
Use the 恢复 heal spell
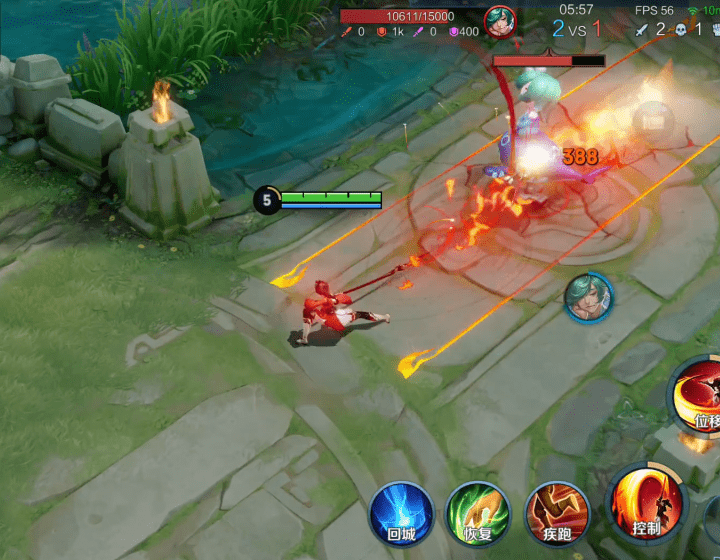[478, 513]
